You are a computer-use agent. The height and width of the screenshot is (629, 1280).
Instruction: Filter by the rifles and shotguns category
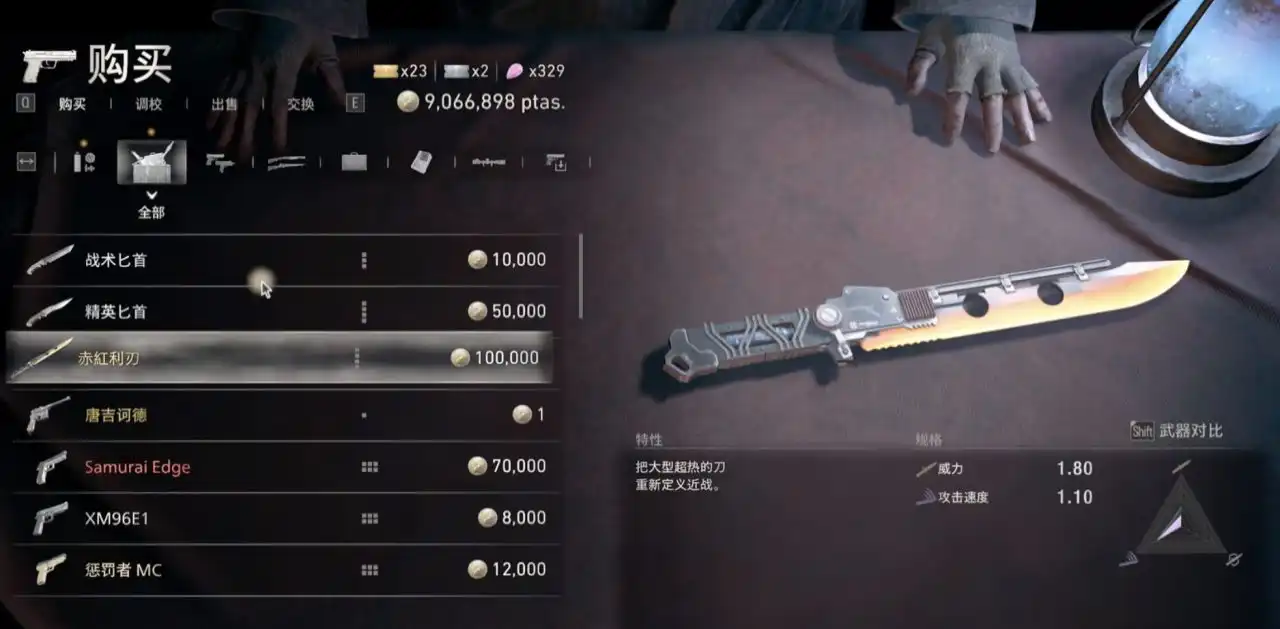point(286,162)
